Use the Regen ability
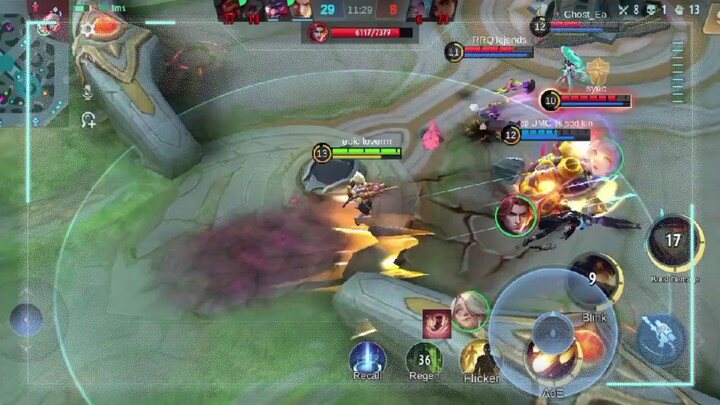This screenshot has height=405, width=720. tap(423, 358)
